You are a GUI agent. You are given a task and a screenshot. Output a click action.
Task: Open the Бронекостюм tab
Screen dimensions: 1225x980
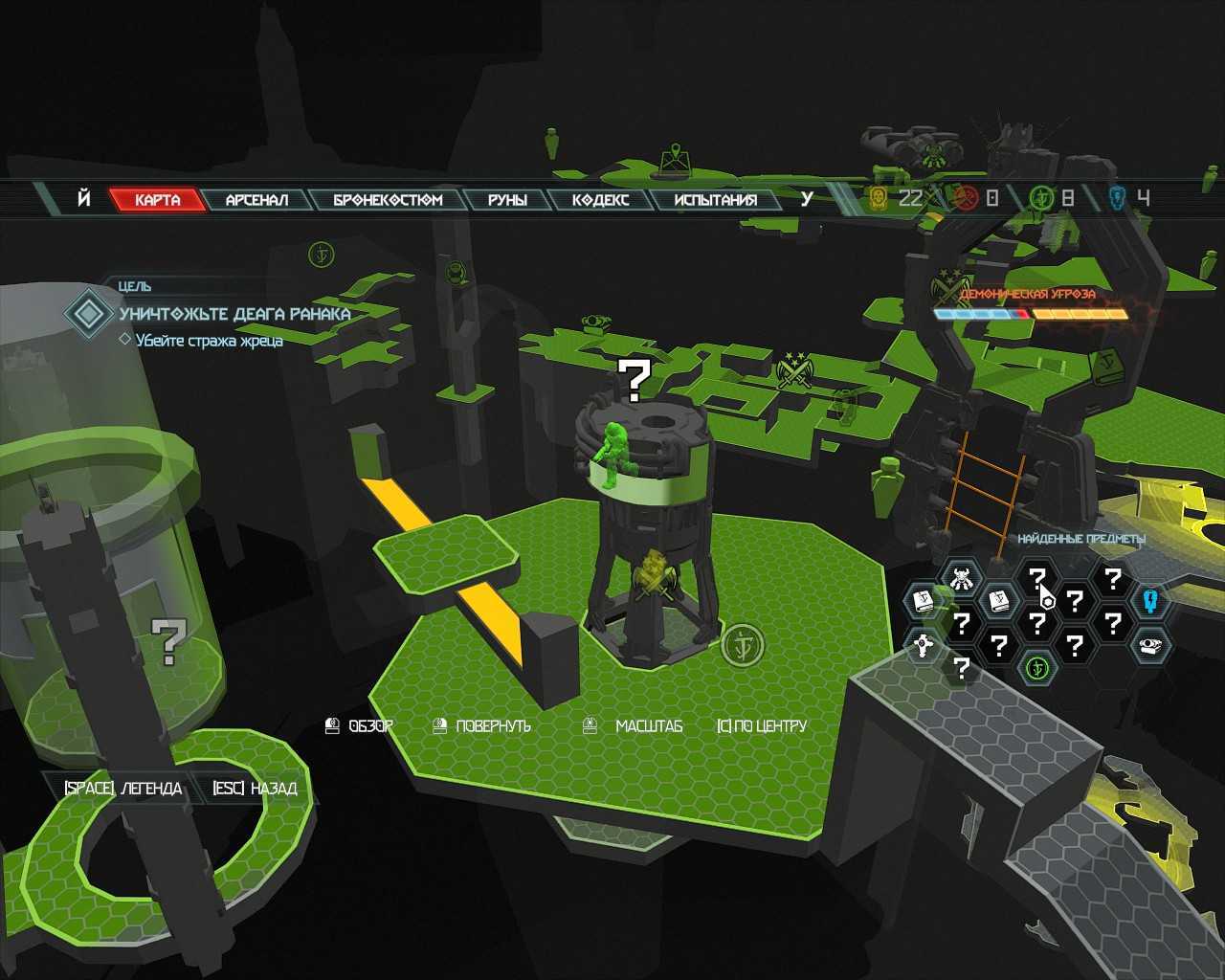click(388, 200)
